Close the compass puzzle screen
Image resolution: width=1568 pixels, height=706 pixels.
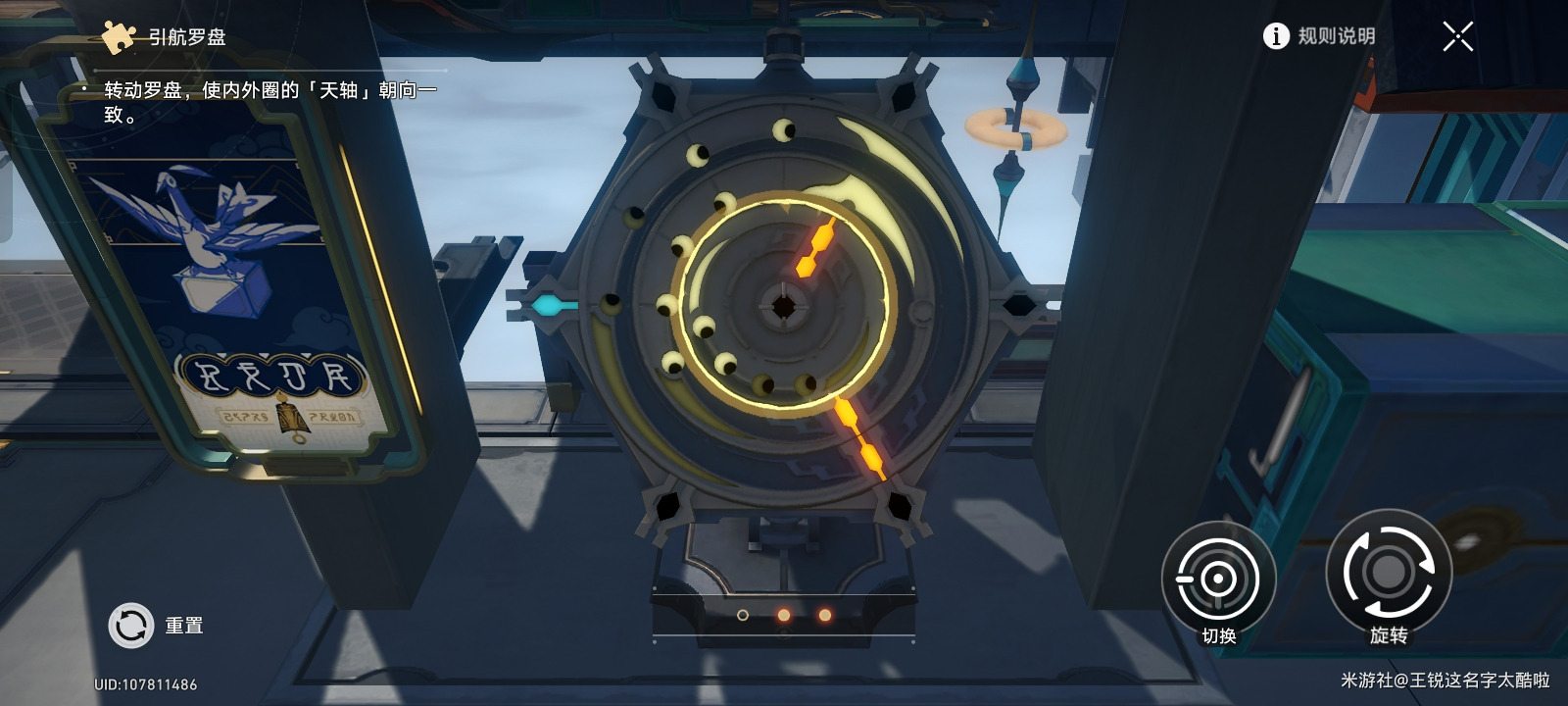pyautogui.click(x=1457, y=37)
